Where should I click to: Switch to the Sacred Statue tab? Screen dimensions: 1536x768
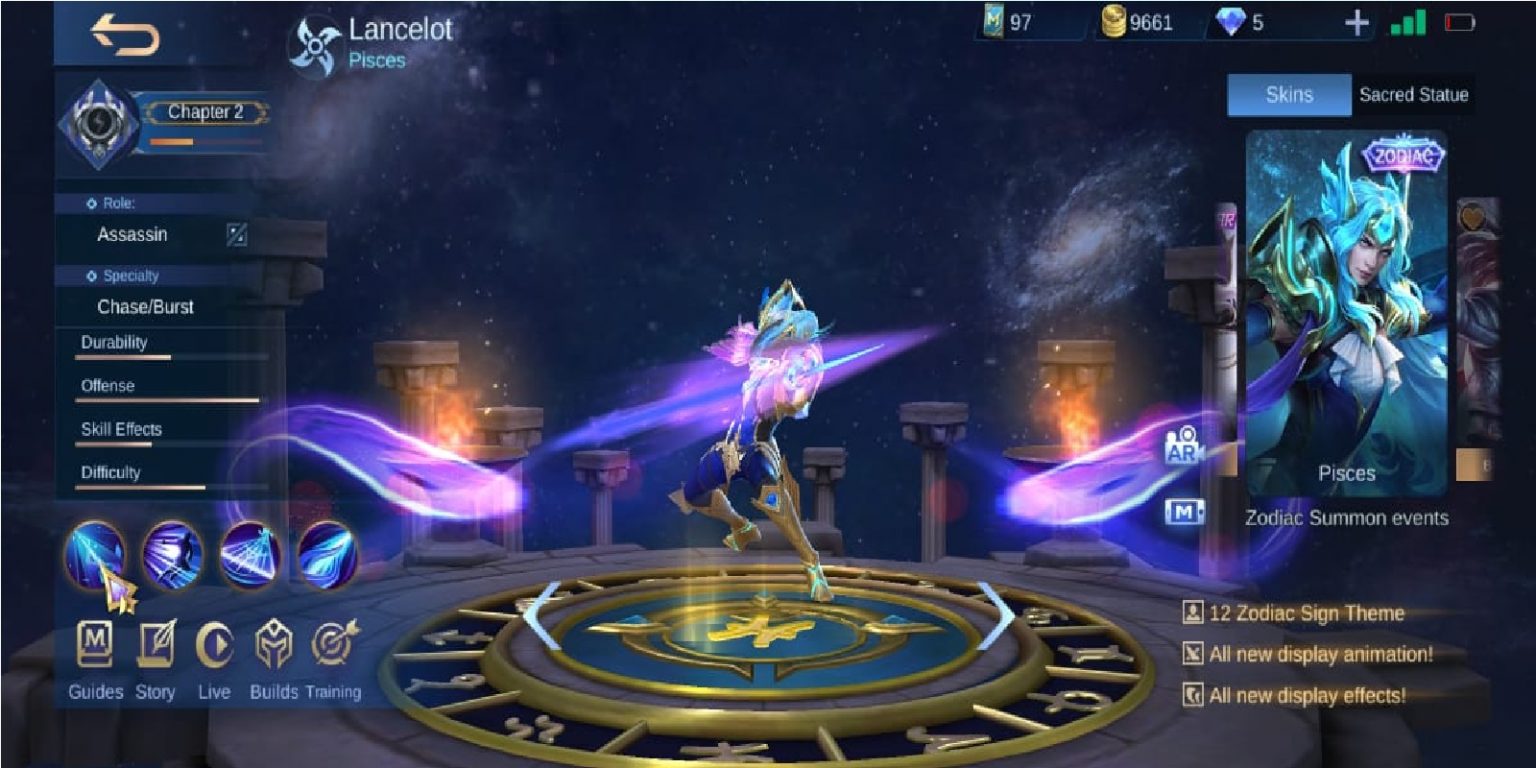(1414, 95)
